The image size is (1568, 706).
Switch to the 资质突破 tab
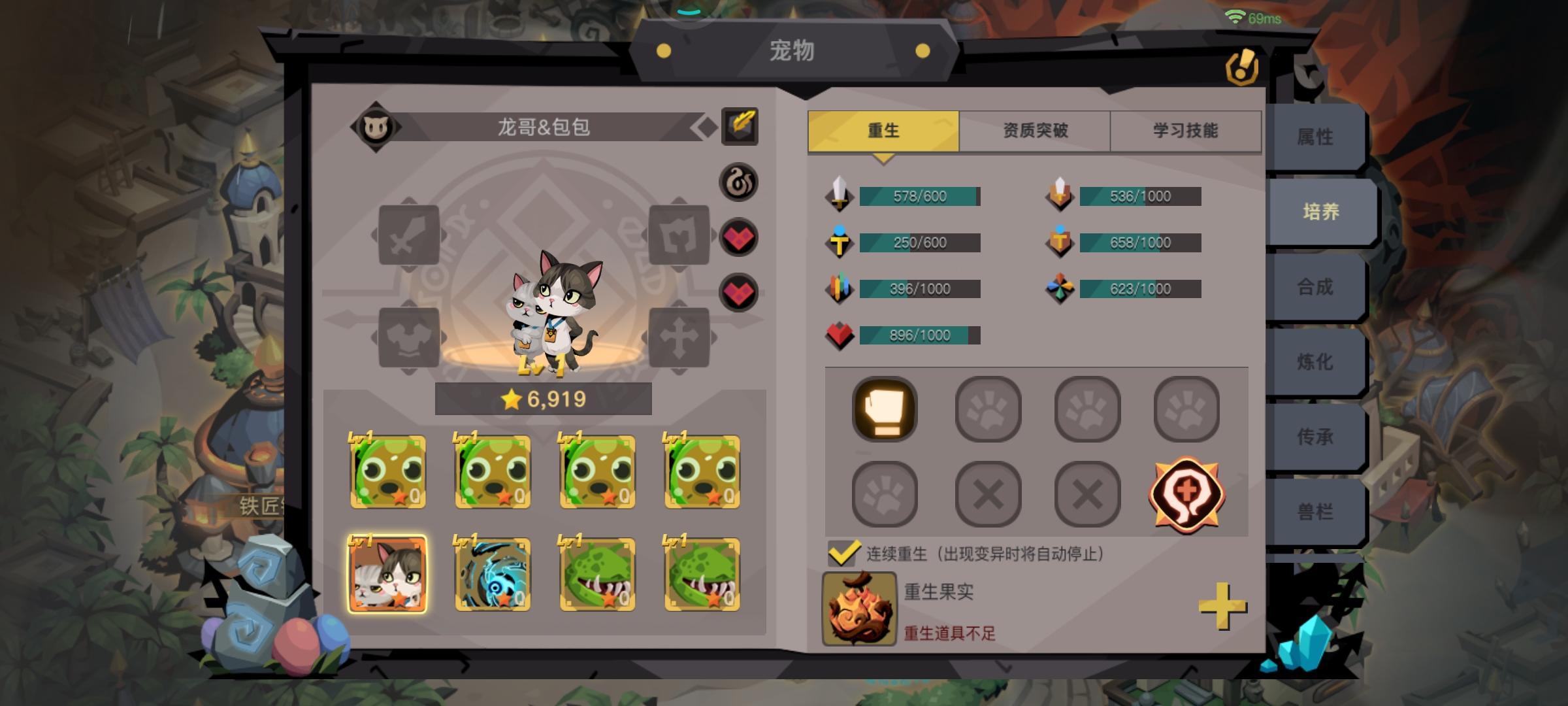tap(1034, 130)
